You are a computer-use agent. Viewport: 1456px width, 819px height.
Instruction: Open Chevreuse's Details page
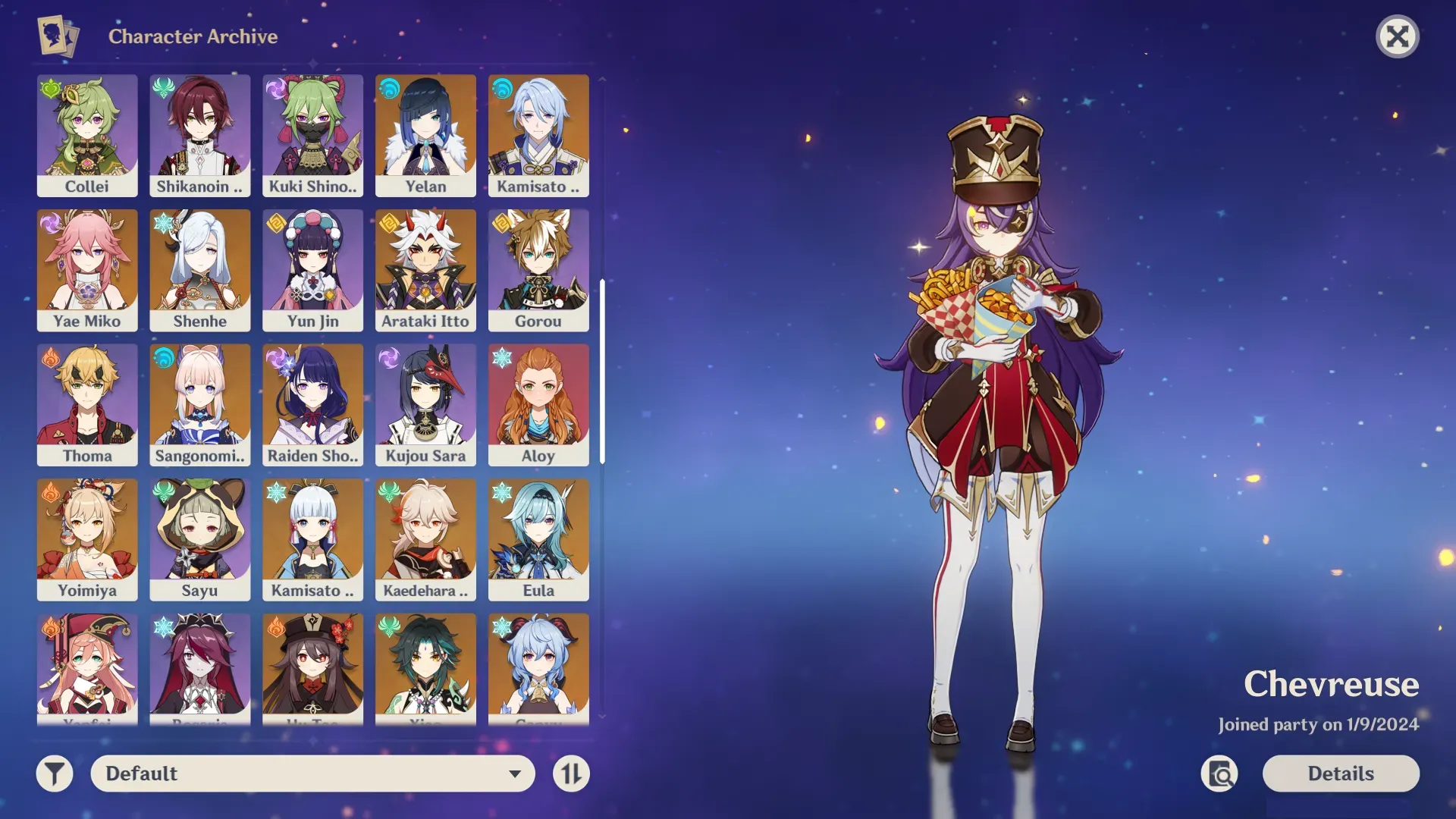point(1340,773)
